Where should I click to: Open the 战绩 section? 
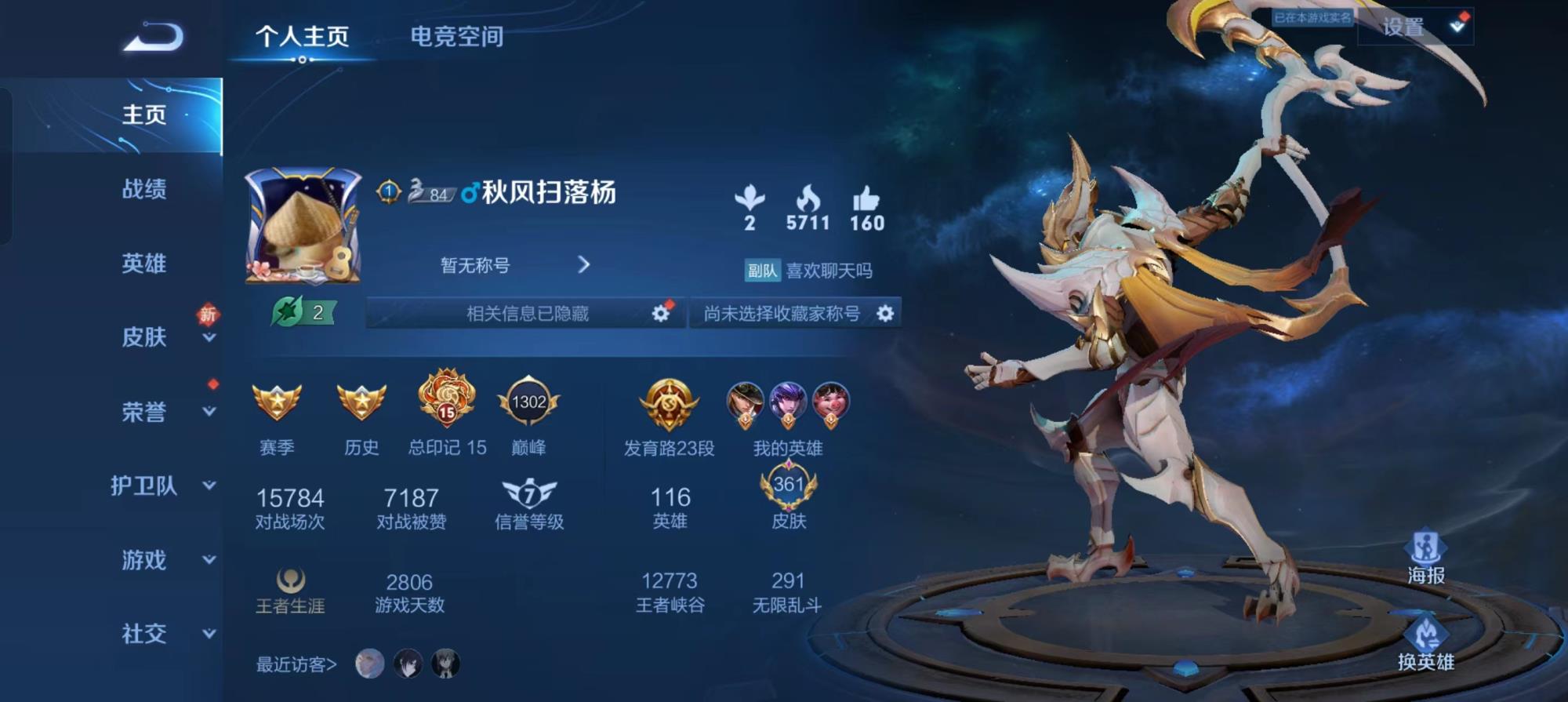pos(144,189)
